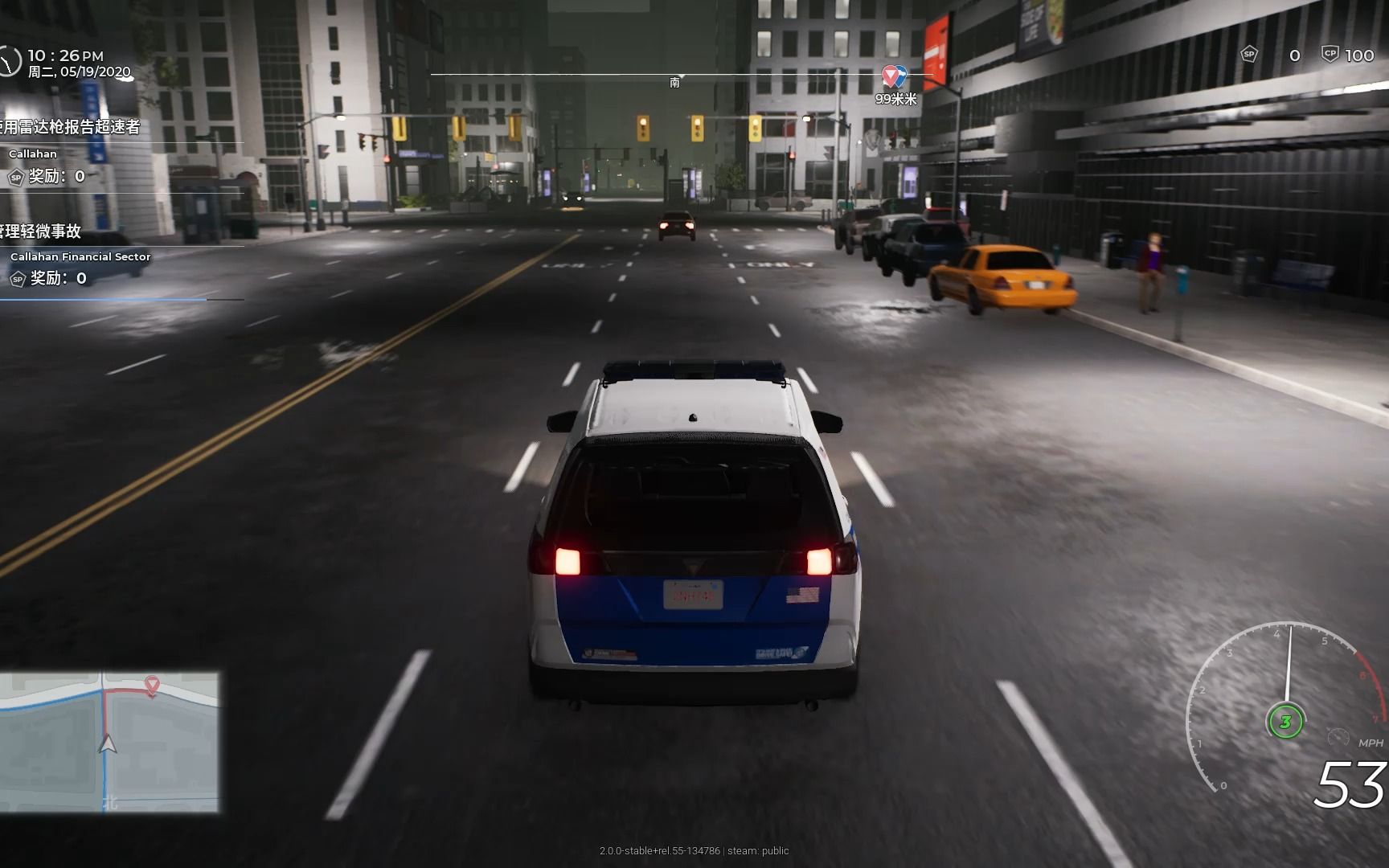This screenshot has width=1389, height=868.
Task: Click the red destination pin on the minimap
Action: click(x=151, y=685)
